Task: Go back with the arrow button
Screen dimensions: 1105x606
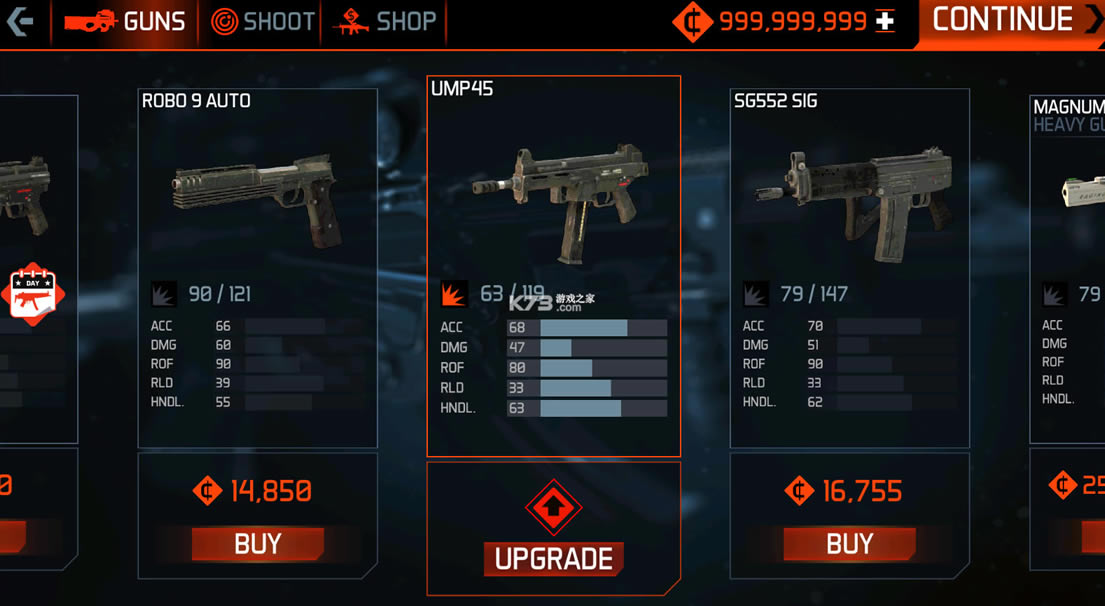Action: click(x=20, y=21)
